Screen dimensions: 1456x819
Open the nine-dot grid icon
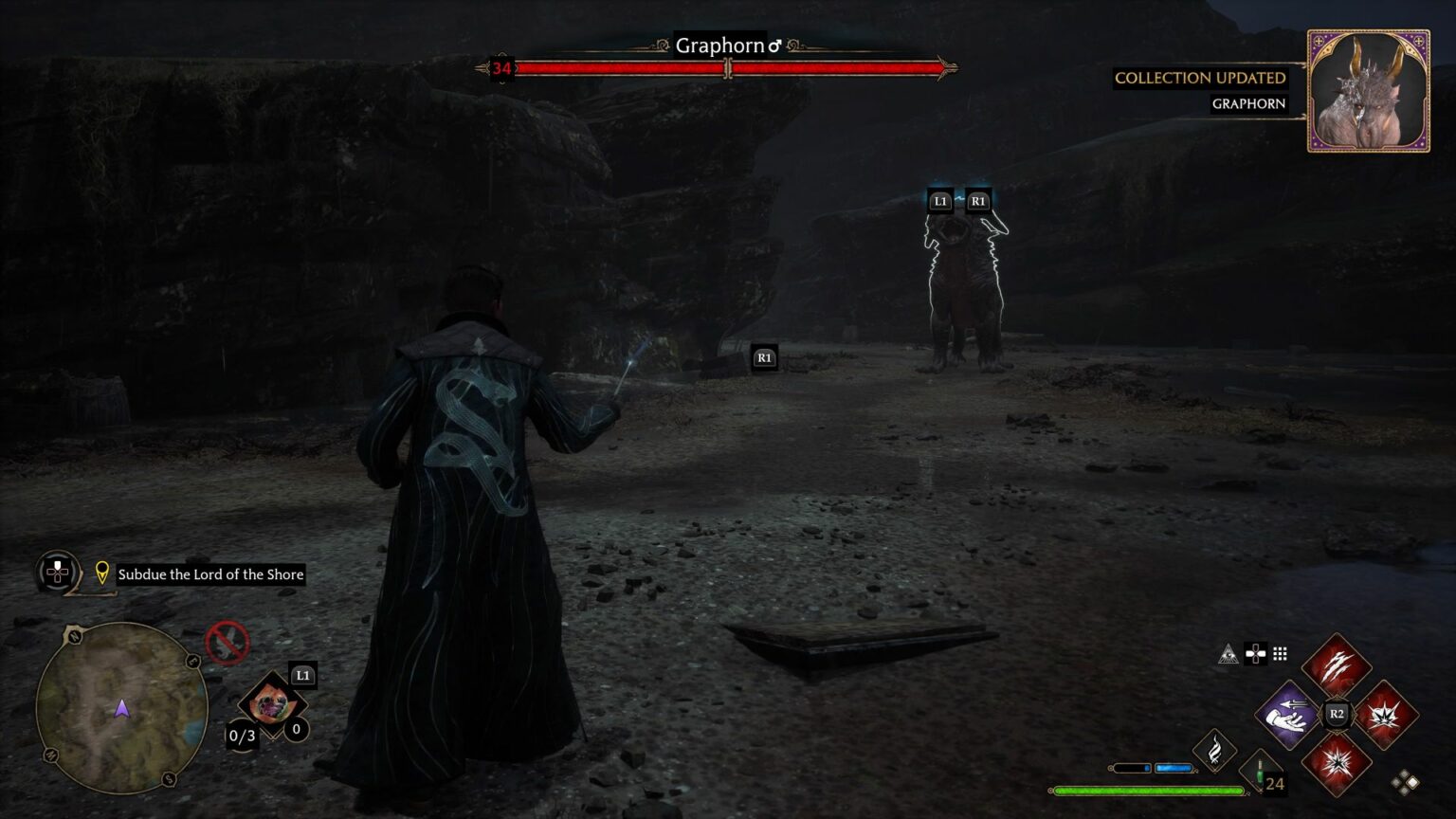1280,654
